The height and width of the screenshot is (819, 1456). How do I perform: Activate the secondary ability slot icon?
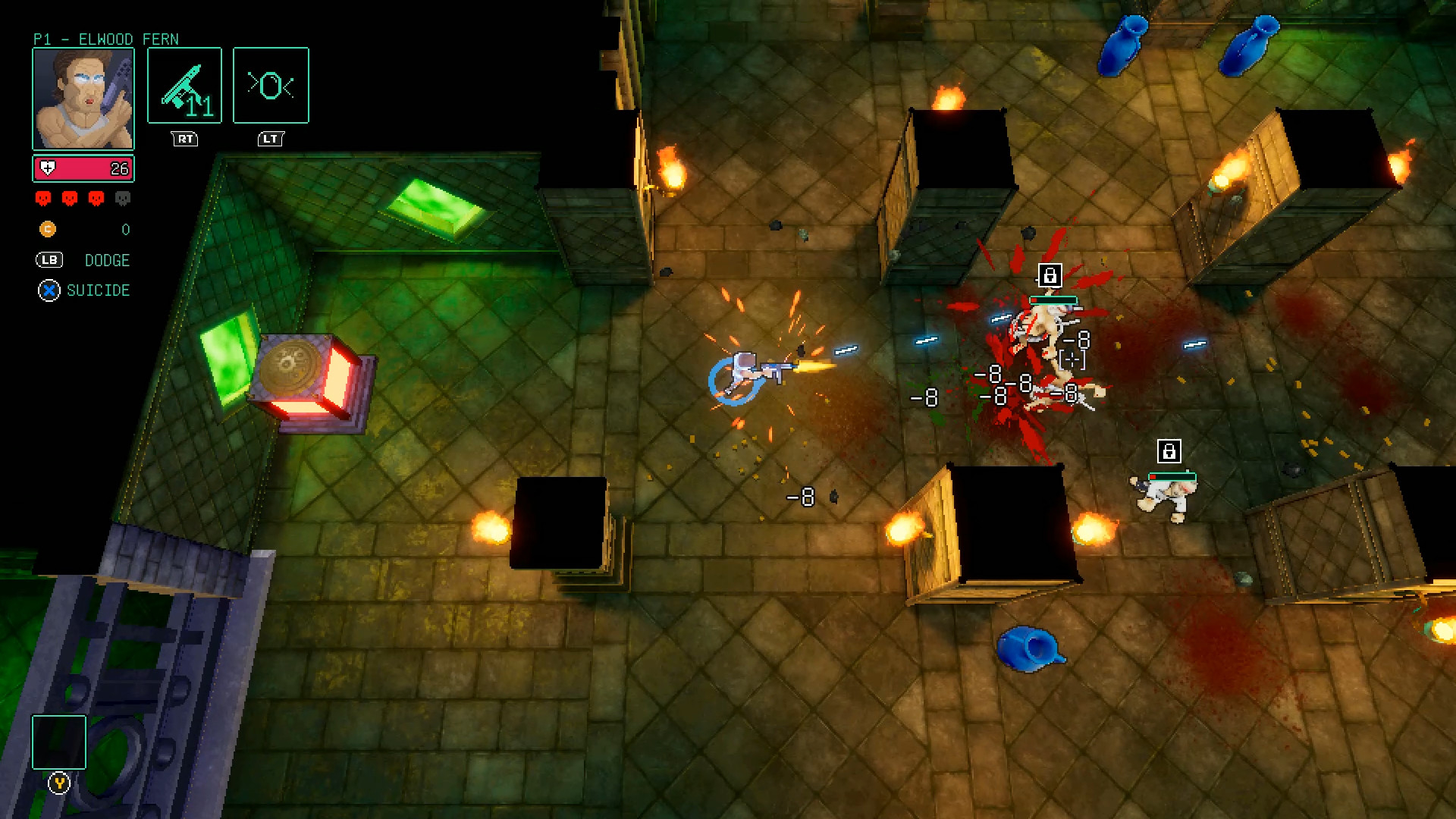[x=271, y=85]
